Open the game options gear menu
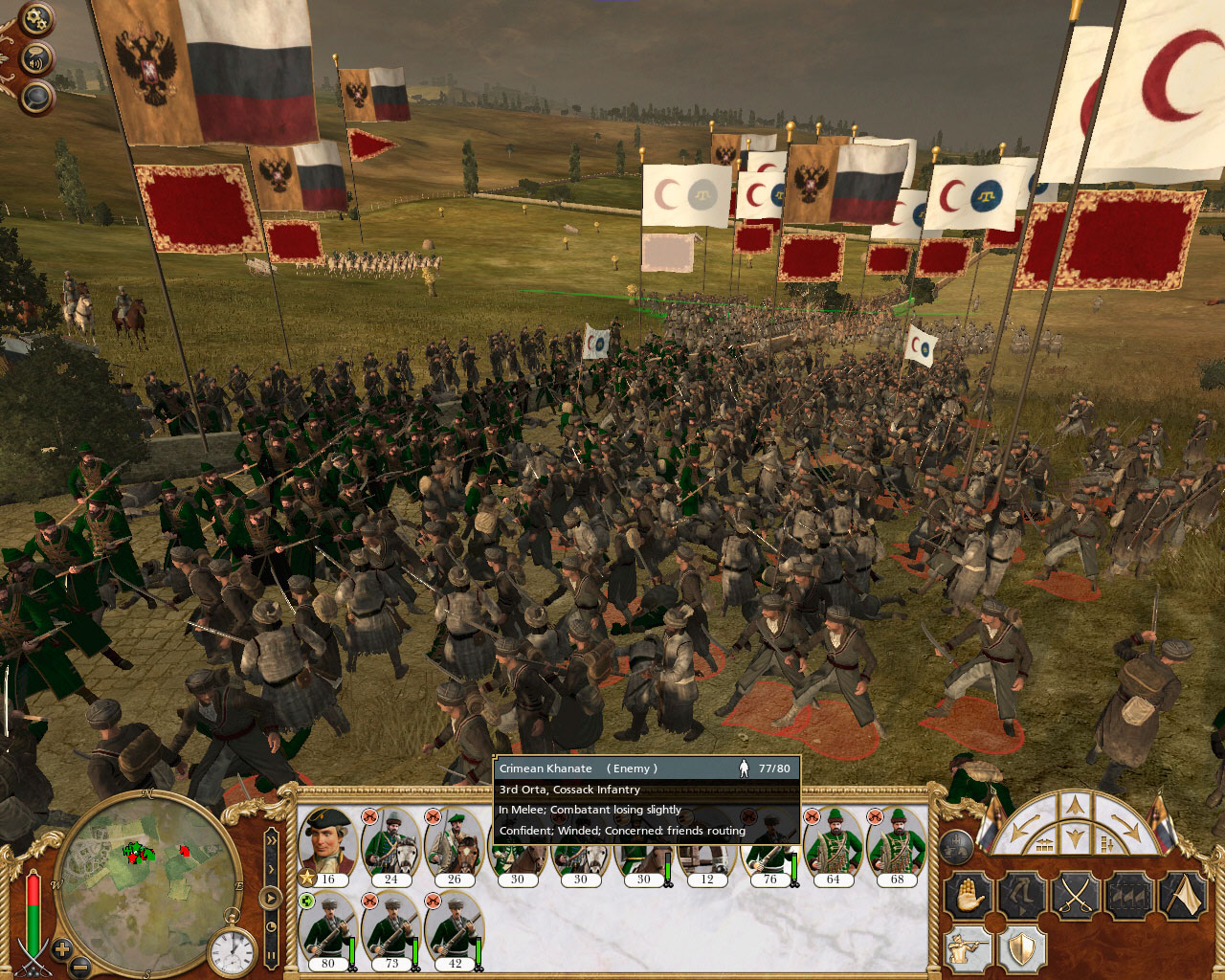The height and width of the screenshot is (980, 1225). tap(36, 19)
